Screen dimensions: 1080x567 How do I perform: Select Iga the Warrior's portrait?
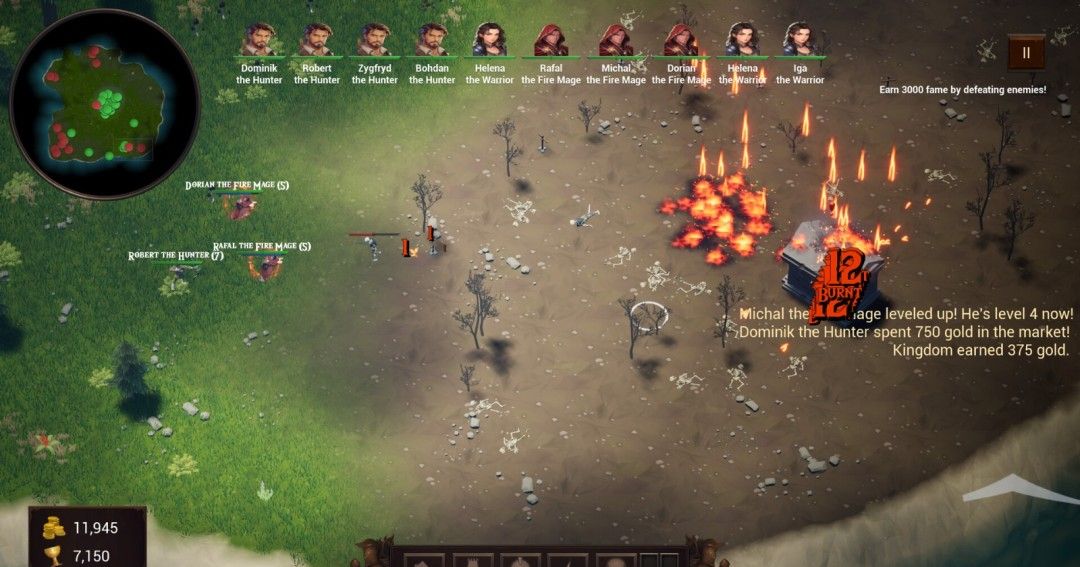click(x=800, y=40)
